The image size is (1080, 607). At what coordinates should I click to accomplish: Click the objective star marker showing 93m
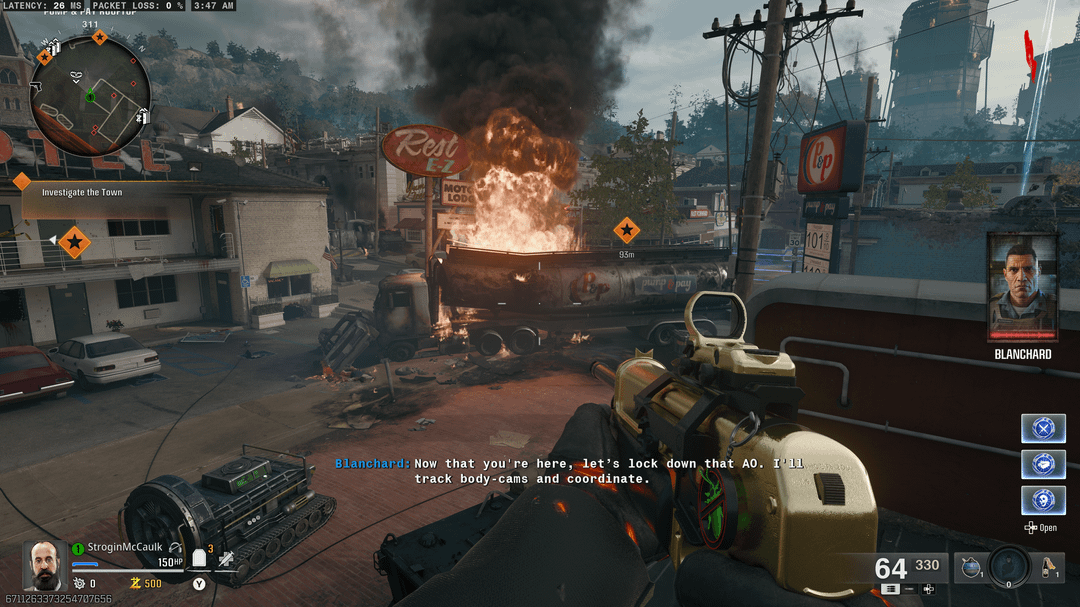[x=626, y=232]
